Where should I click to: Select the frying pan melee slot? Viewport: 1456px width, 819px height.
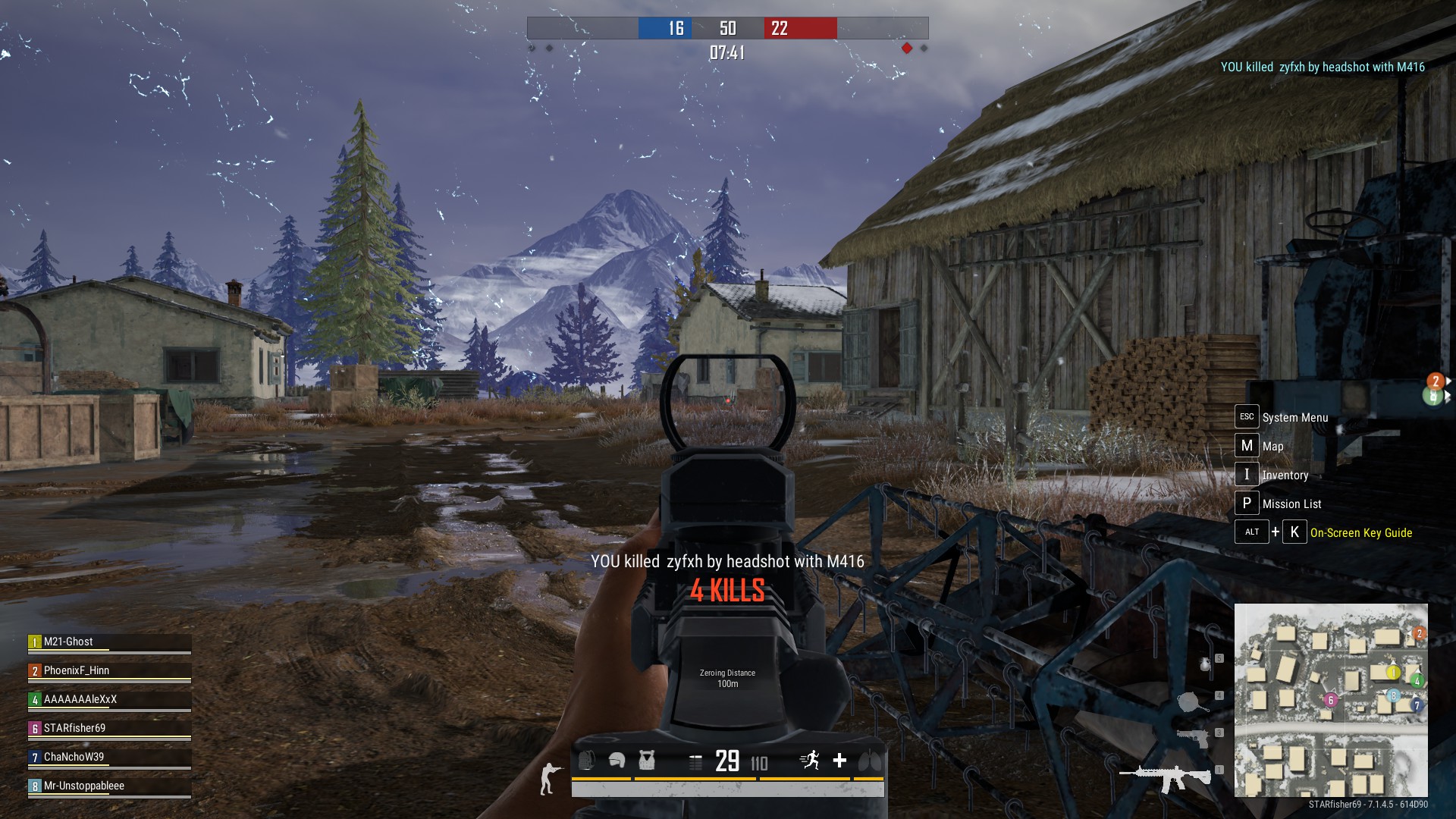click(x=1192, y=701)
